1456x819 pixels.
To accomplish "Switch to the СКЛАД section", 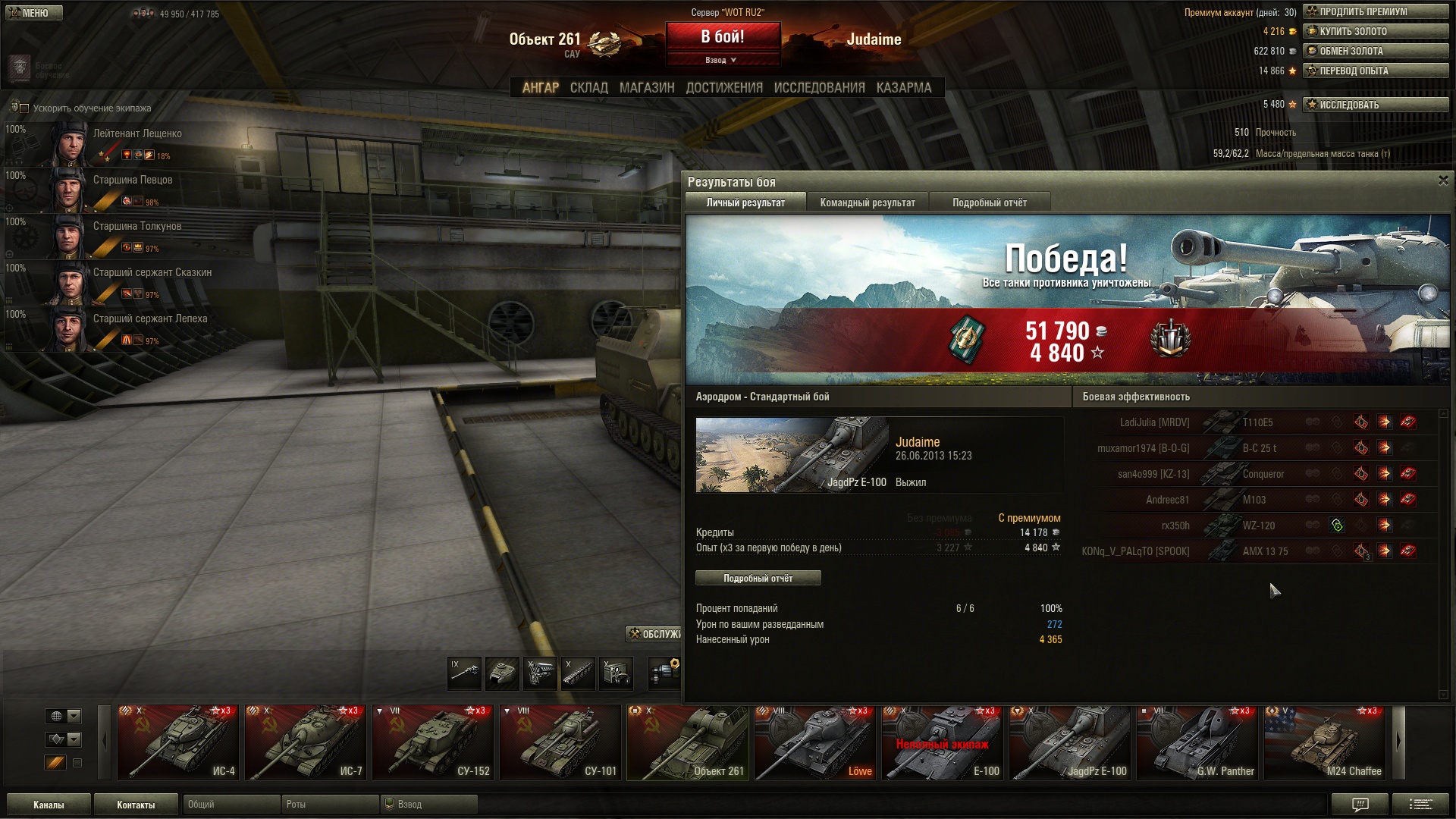I will coord(588,88).
